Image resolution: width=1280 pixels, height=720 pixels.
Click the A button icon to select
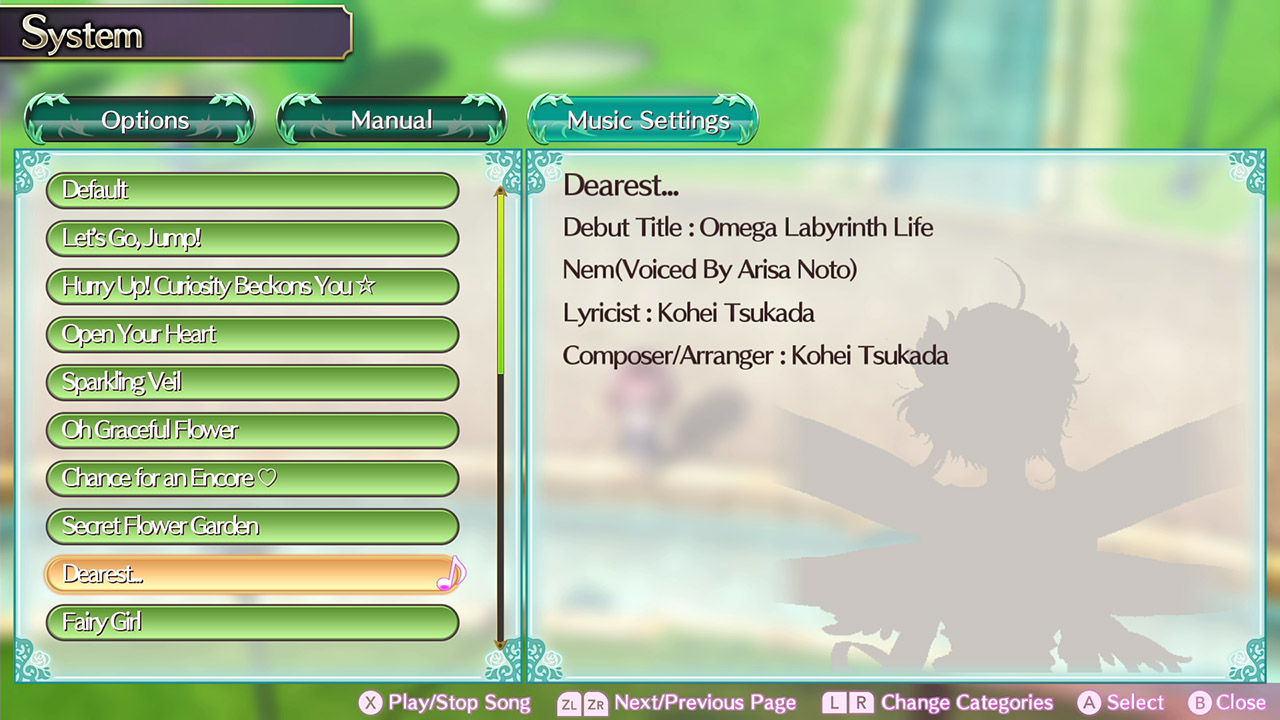[x=1088, y=703]
